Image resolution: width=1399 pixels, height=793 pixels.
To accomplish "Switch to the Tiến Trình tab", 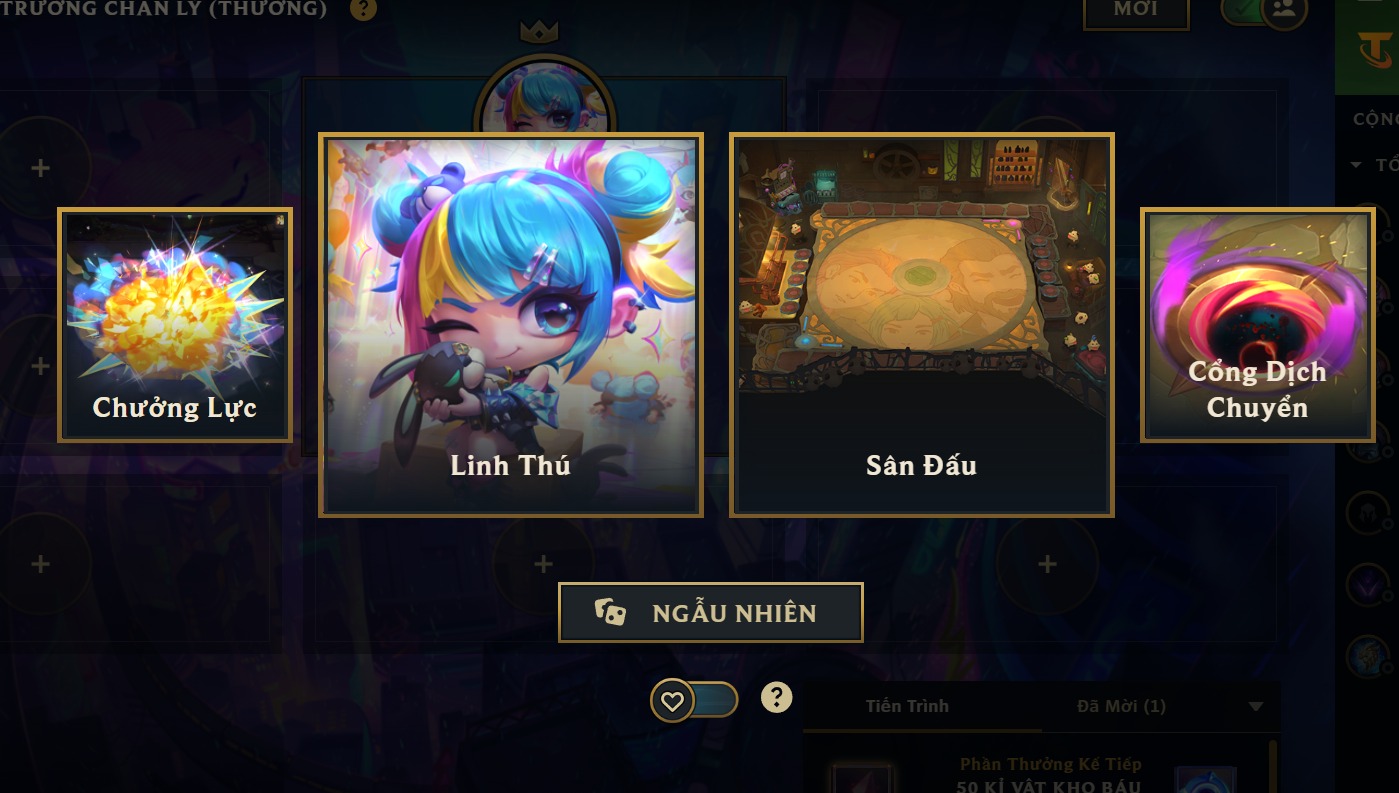I will pos(907,706).
